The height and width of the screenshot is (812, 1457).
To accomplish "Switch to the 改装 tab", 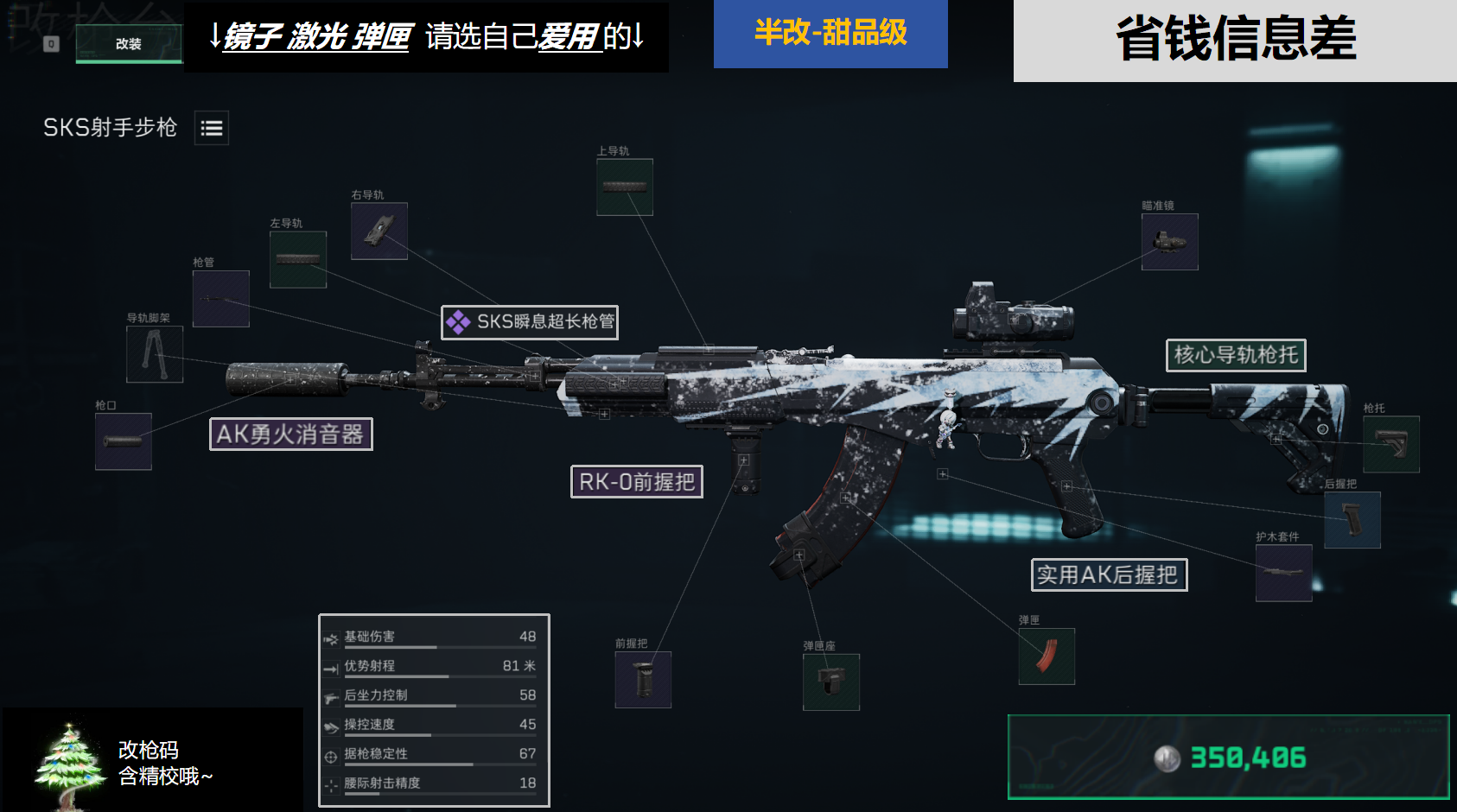I will coord(128,41).
